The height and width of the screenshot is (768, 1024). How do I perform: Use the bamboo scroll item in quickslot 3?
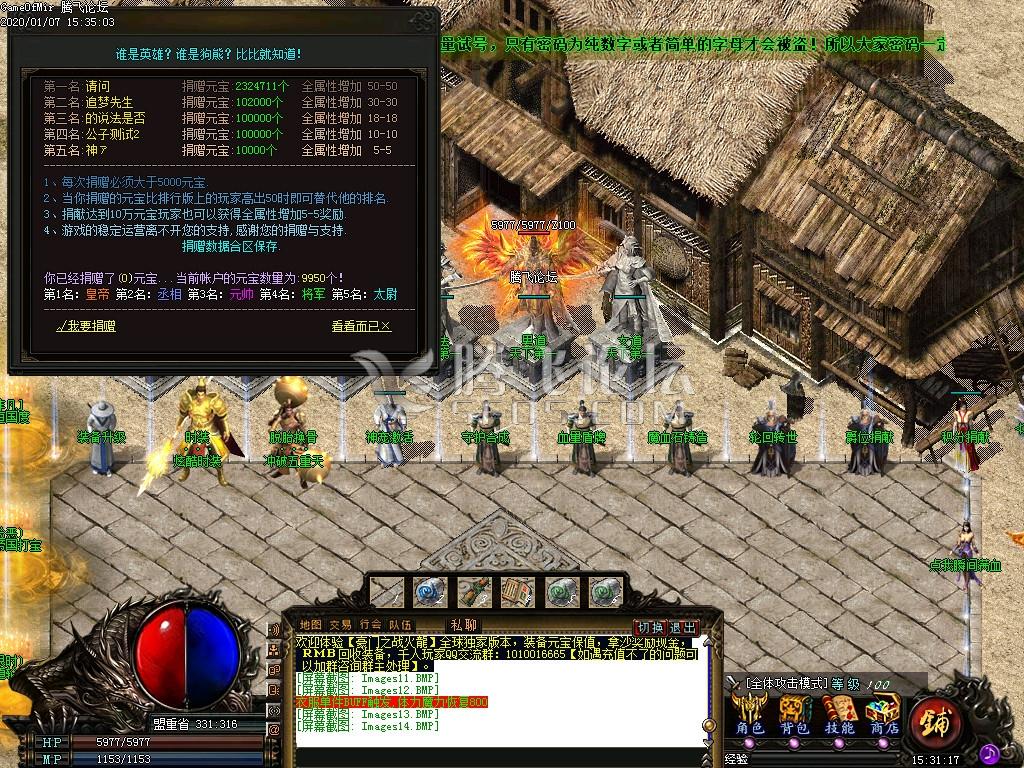[x=474, y=591]
